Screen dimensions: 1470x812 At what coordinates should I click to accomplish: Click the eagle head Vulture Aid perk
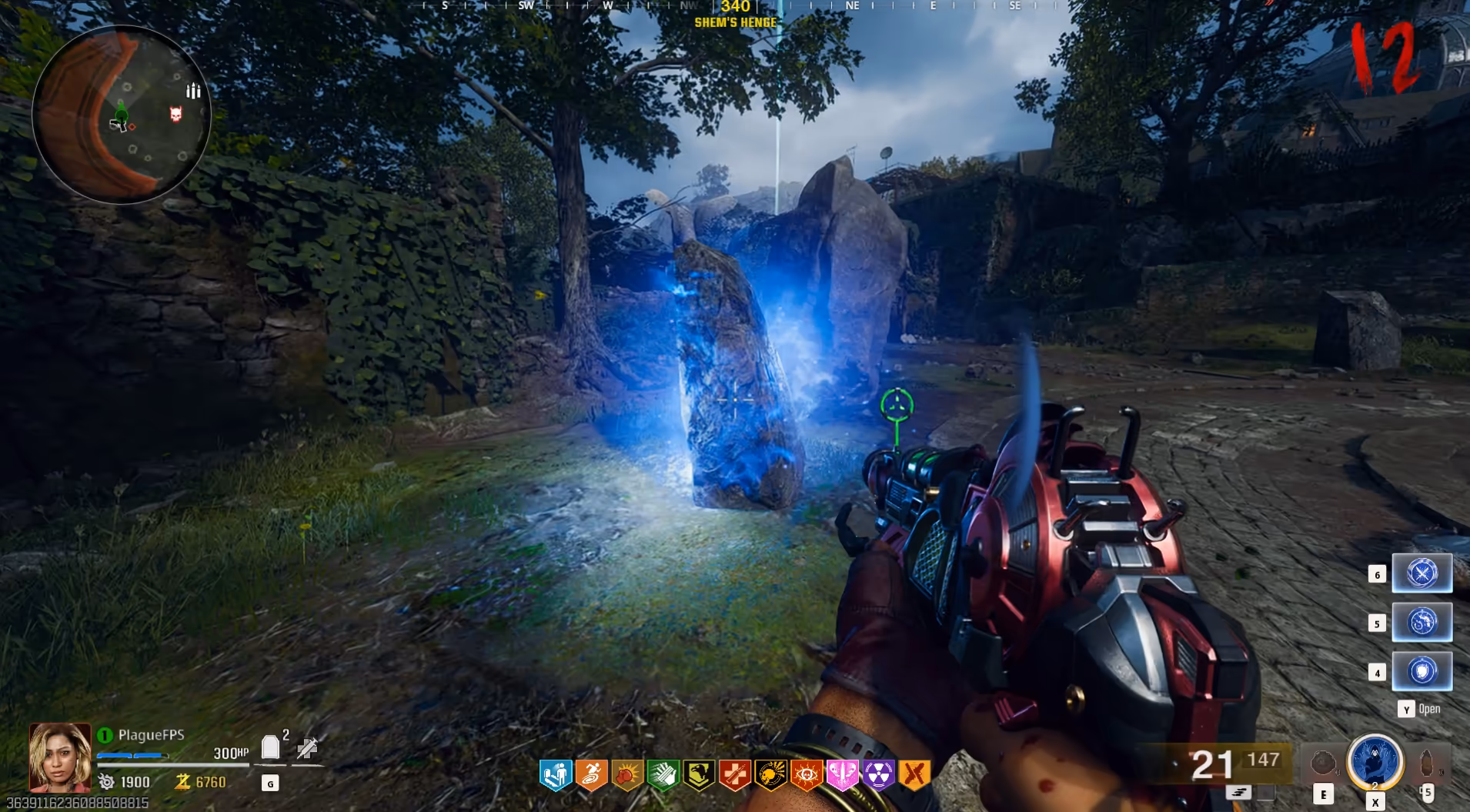(699, 775)
